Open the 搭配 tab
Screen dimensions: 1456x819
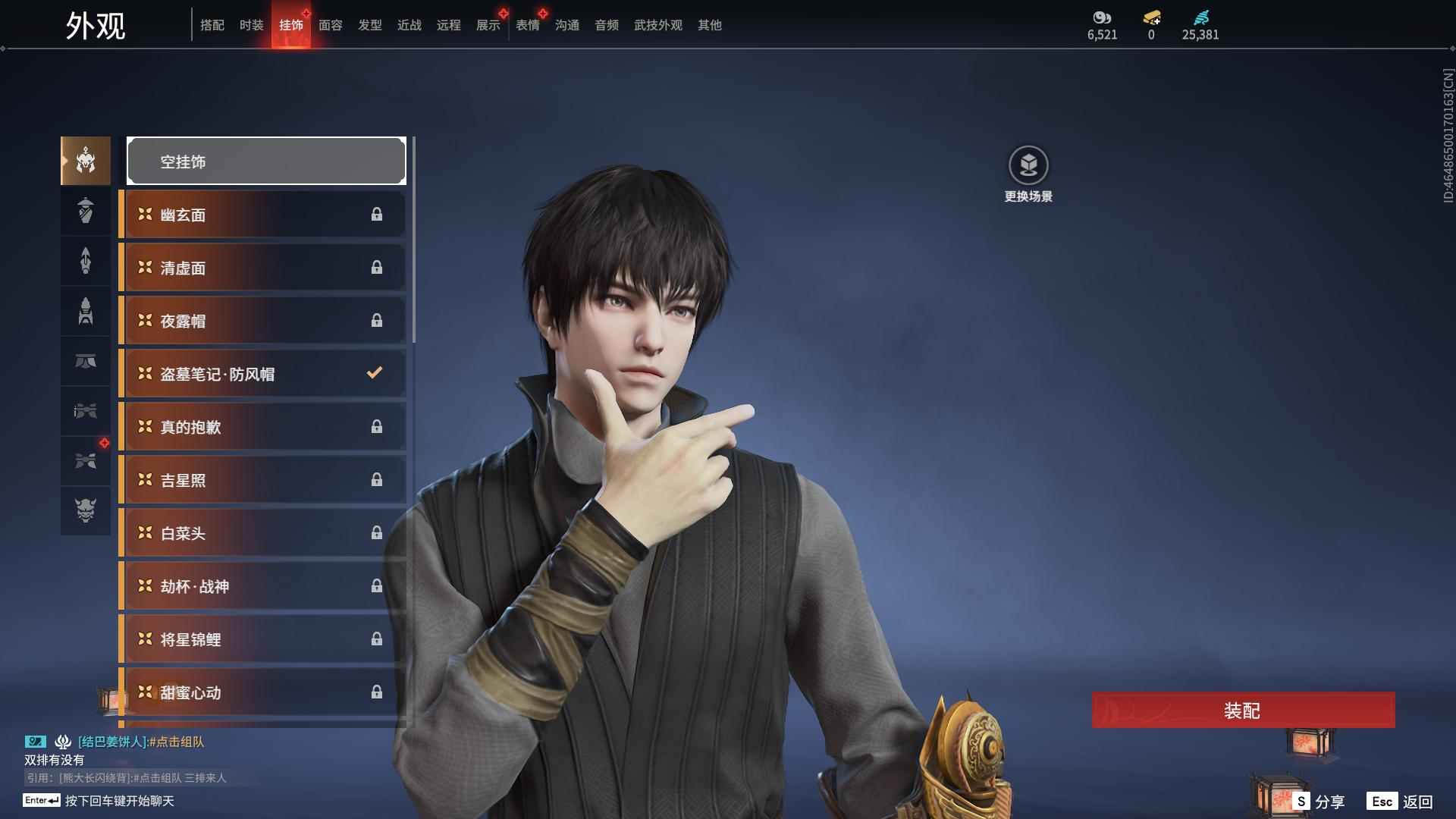pos(212,25)
